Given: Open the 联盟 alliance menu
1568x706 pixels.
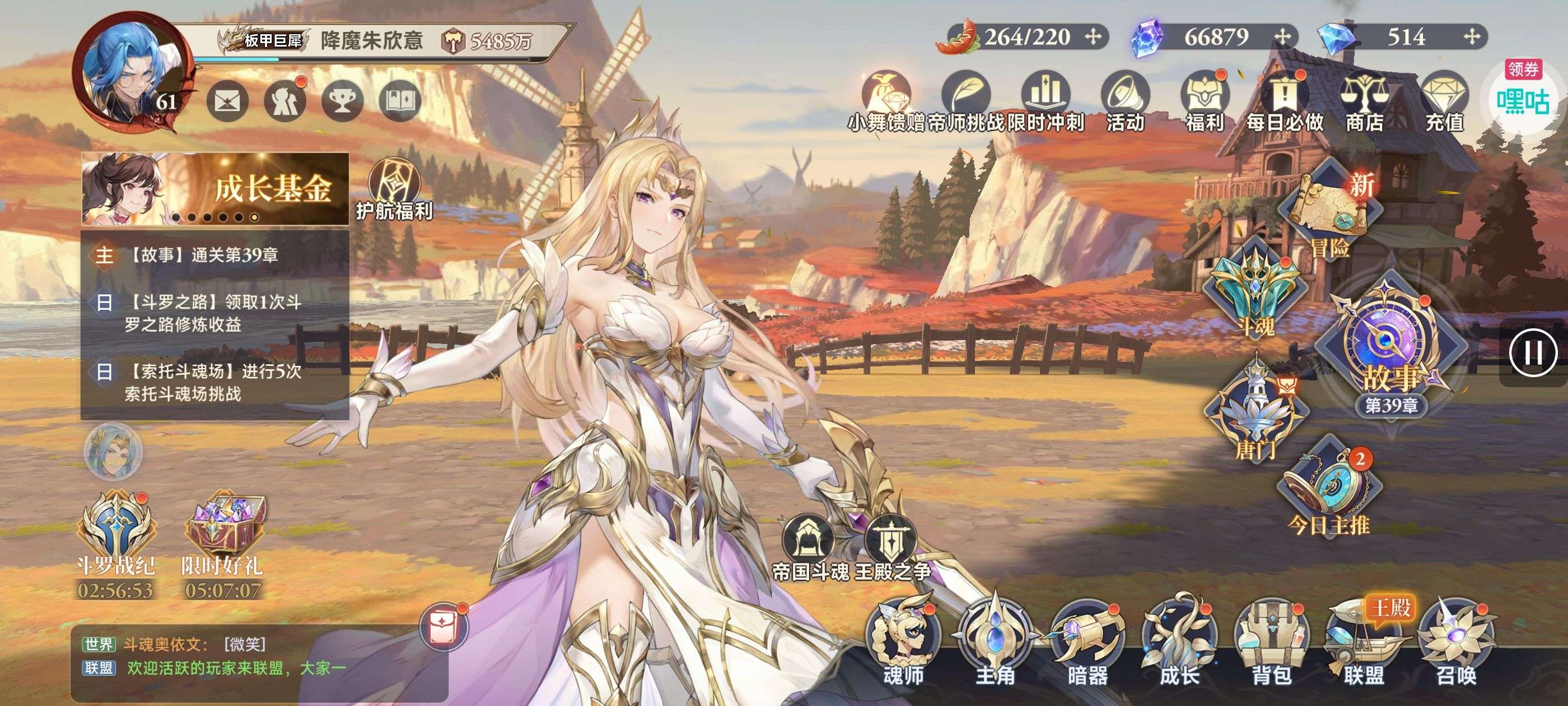Looking at the screenshot, I should (1364, 641).
